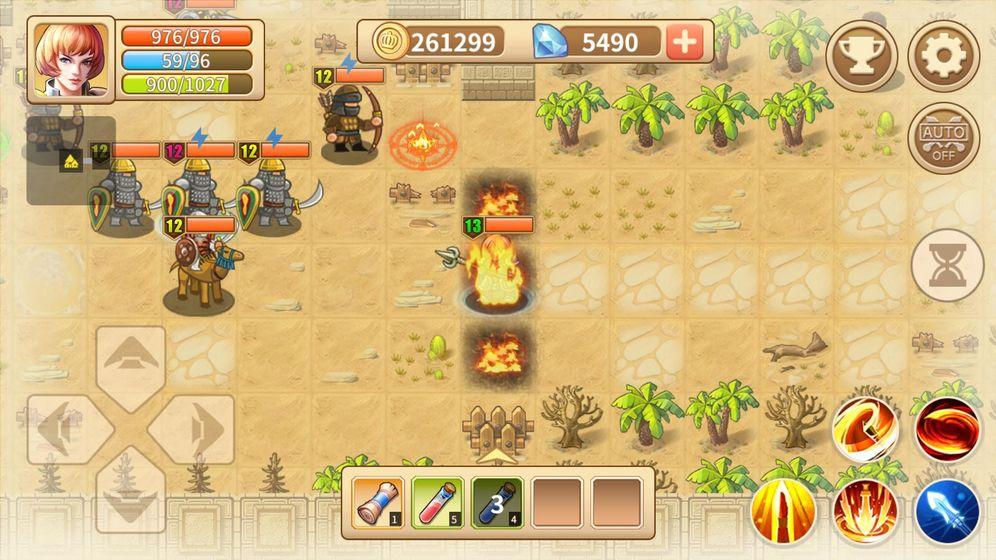Image resolution: width=996 pixels, height=560 pixels.
Task: Buy more gems with the red plus button
Action: [685, 42]
